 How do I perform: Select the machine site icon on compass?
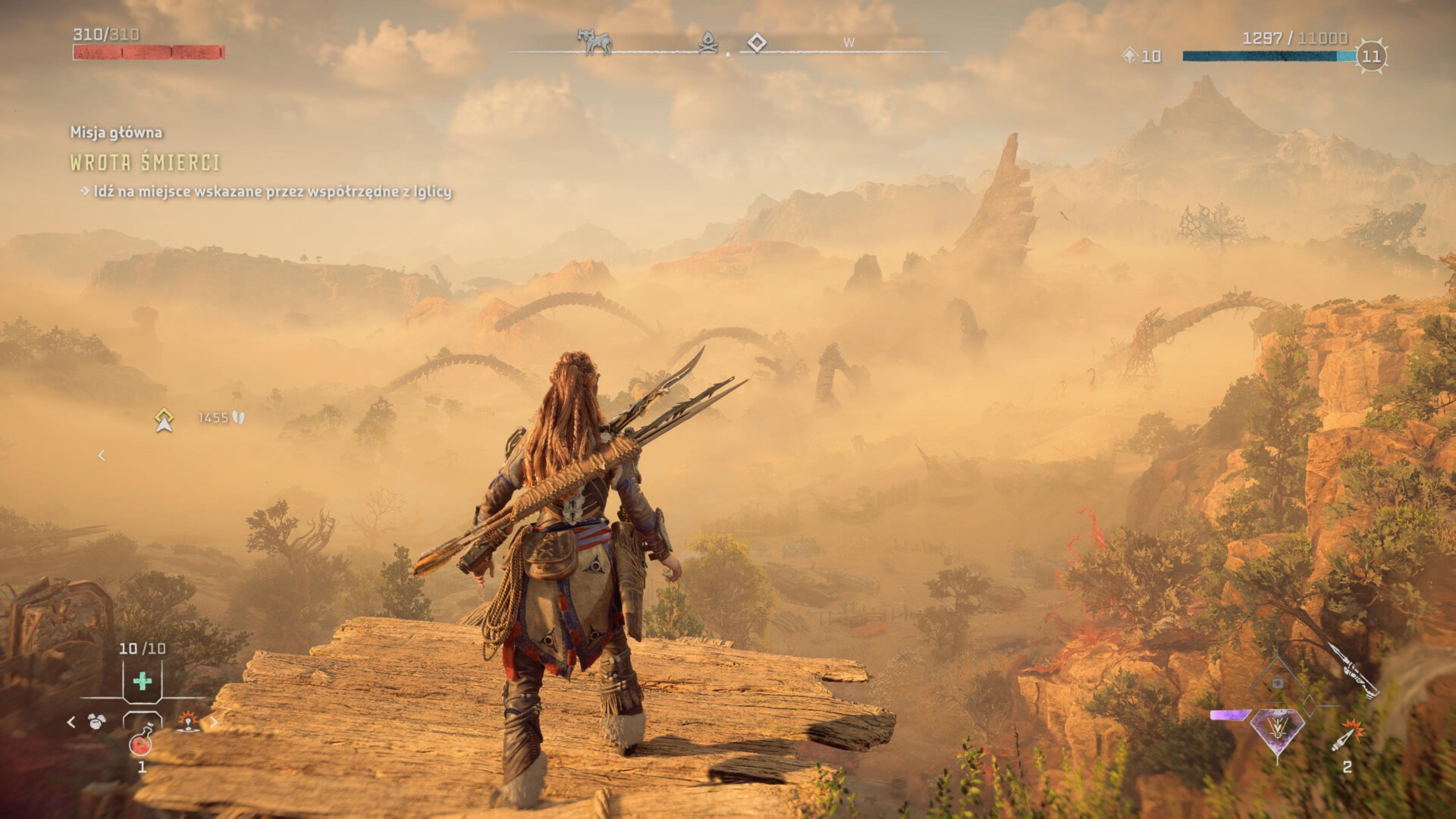pyautogui.click(x=594, y=42)
